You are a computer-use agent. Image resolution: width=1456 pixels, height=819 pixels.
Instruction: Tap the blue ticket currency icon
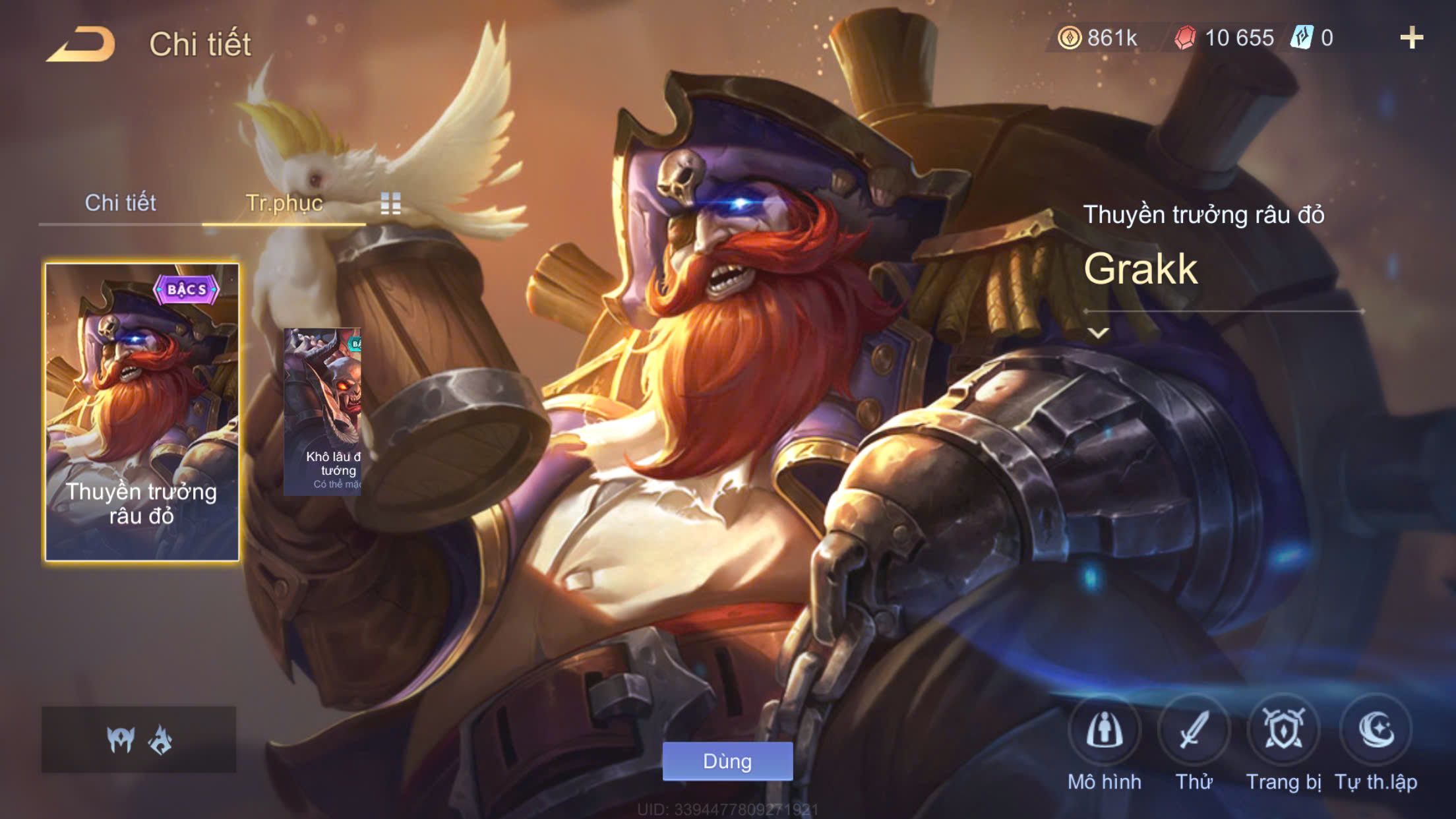(1302, 38)
